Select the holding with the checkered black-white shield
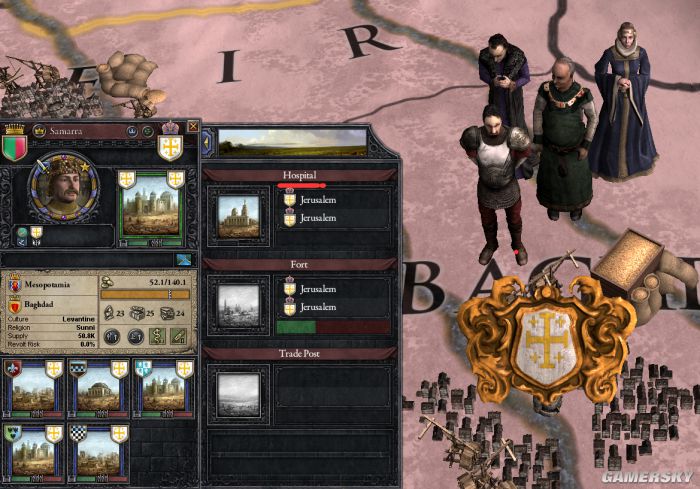This screenshot has width=700, height=489. pos(97,452)
